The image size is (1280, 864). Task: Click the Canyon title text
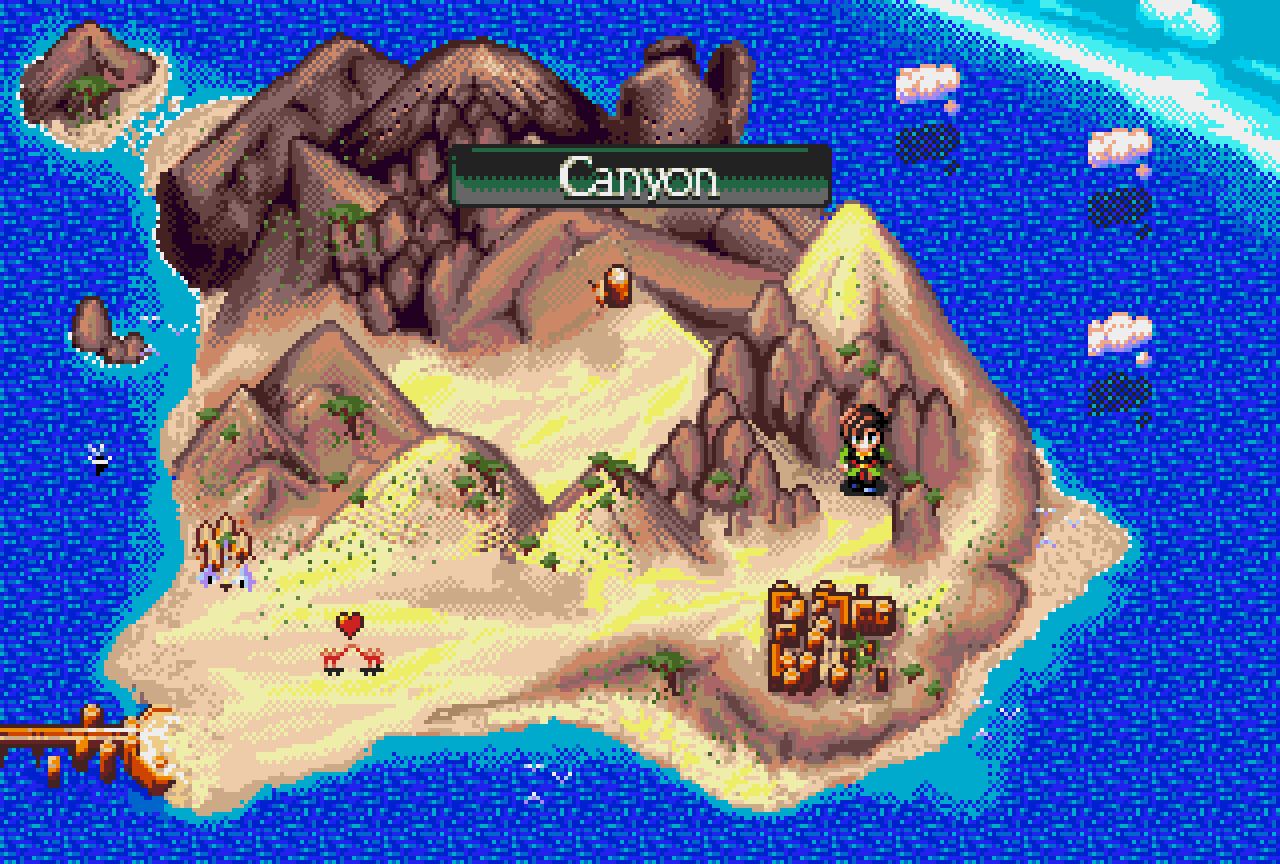click(x=640, y=178)
